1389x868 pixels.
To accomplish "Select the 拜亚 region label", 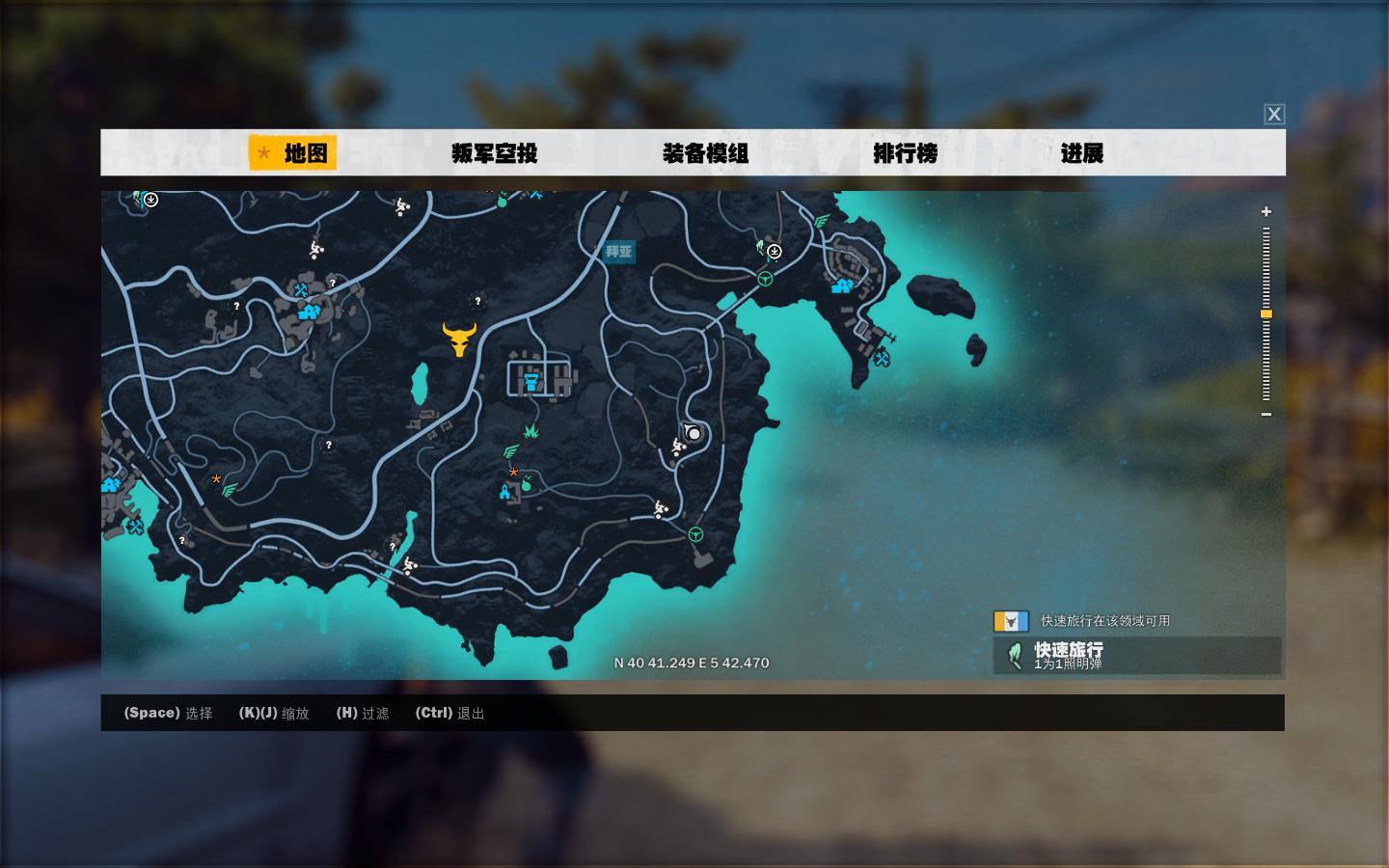I will point(618,252).
